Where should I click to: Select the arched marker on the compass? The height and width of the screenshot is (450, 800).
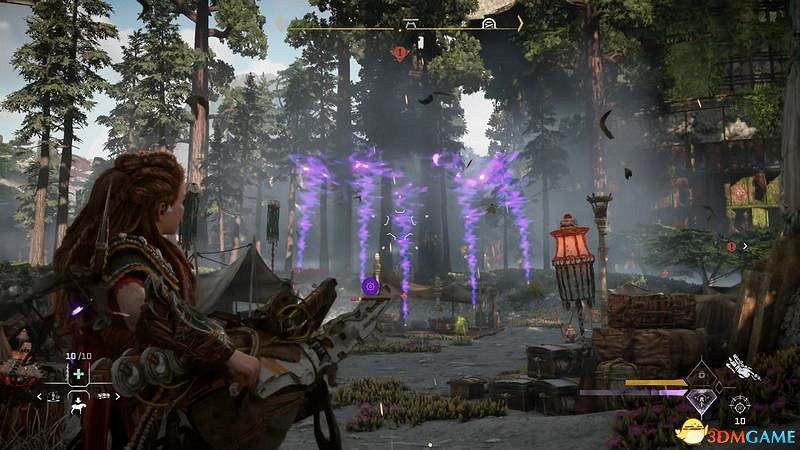(x=489, y=22)
